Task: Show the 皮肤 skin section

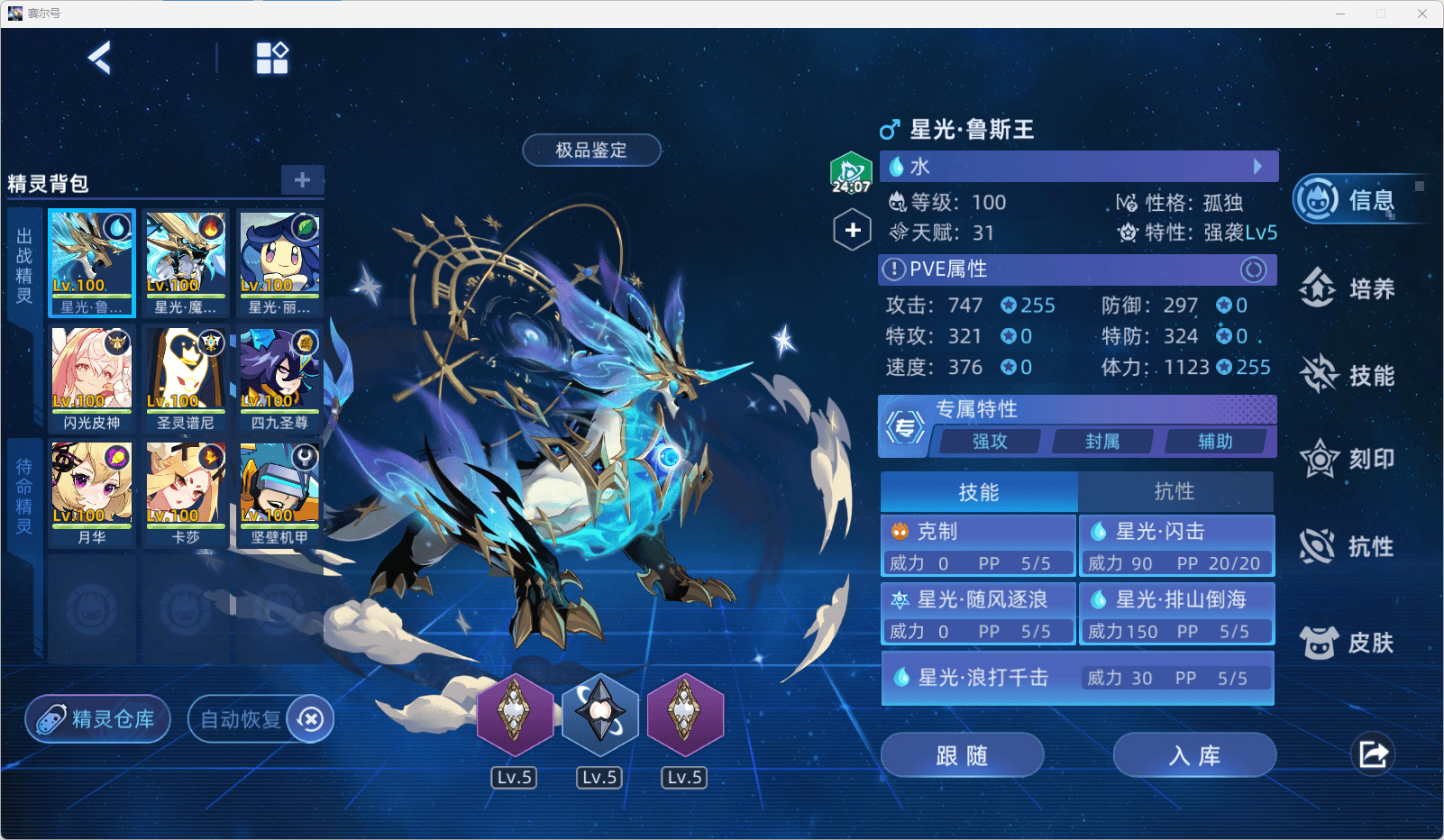Action: click(1349, 643)
